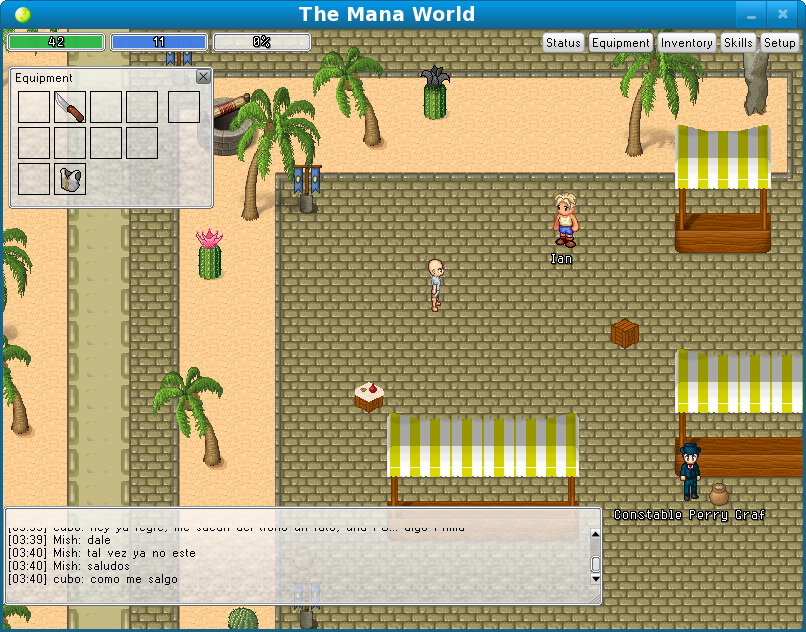Close The Mana World game window
The image size is (806, 632).
pos(783,15)
